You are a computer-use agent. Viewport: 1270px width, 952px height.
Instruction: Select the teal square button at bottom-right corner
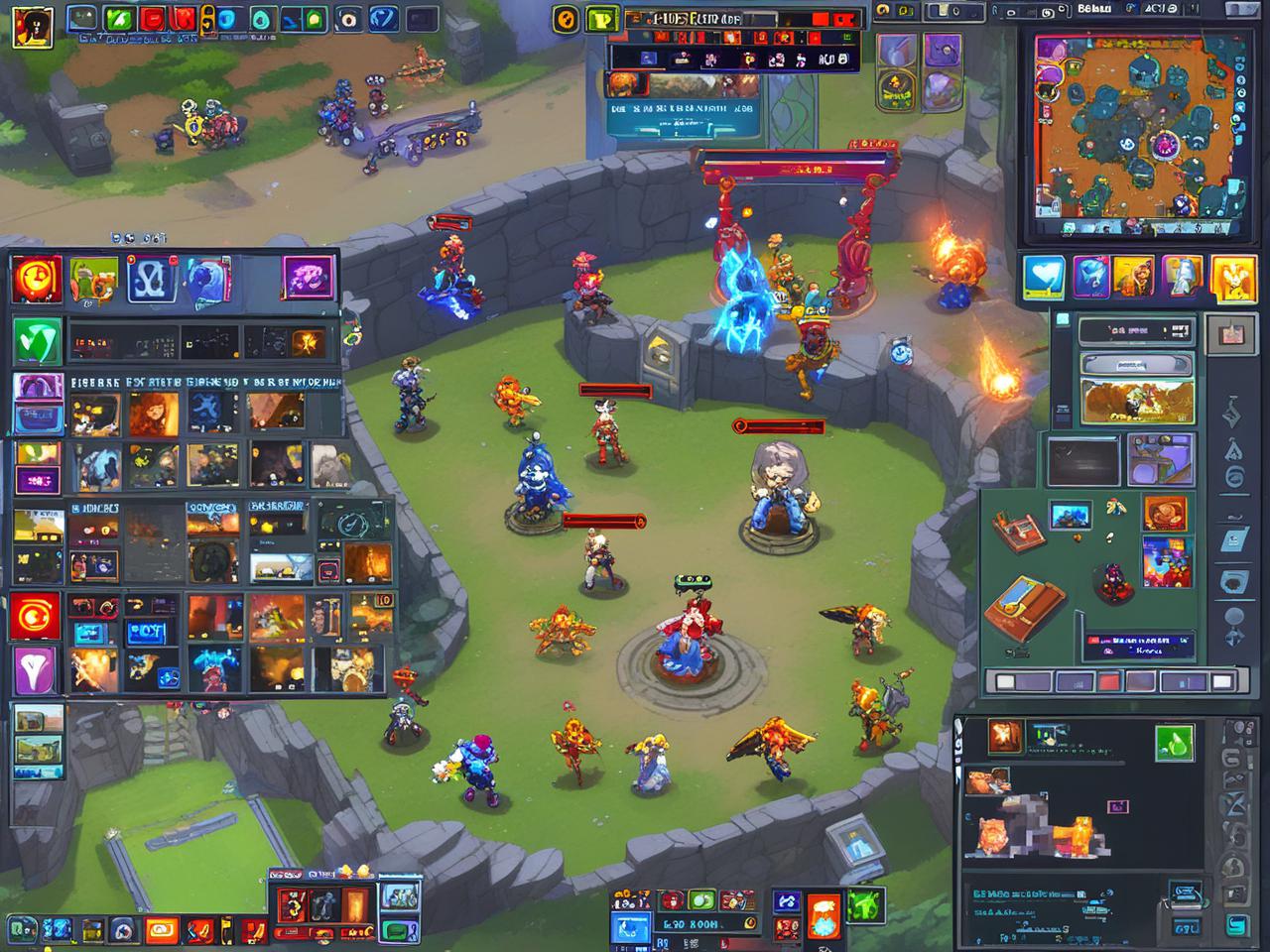coord(1236,924)
